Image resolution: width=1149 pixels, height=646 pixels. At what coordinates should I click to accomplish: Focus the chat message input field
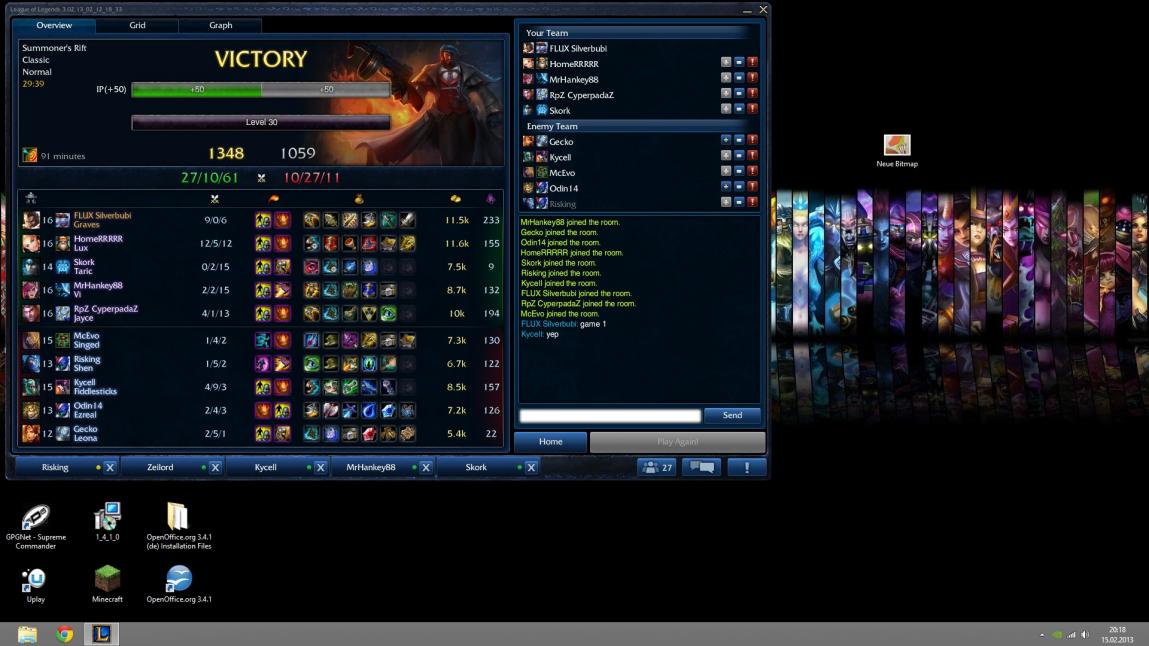(610, 415)
